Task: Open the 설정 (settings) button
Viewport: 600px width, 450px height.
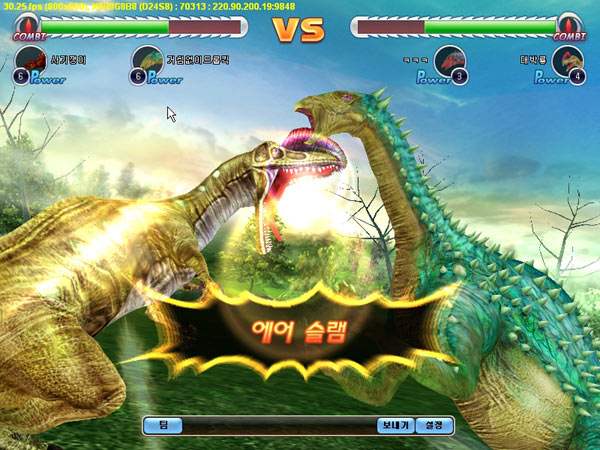Action: pos(434,425)
